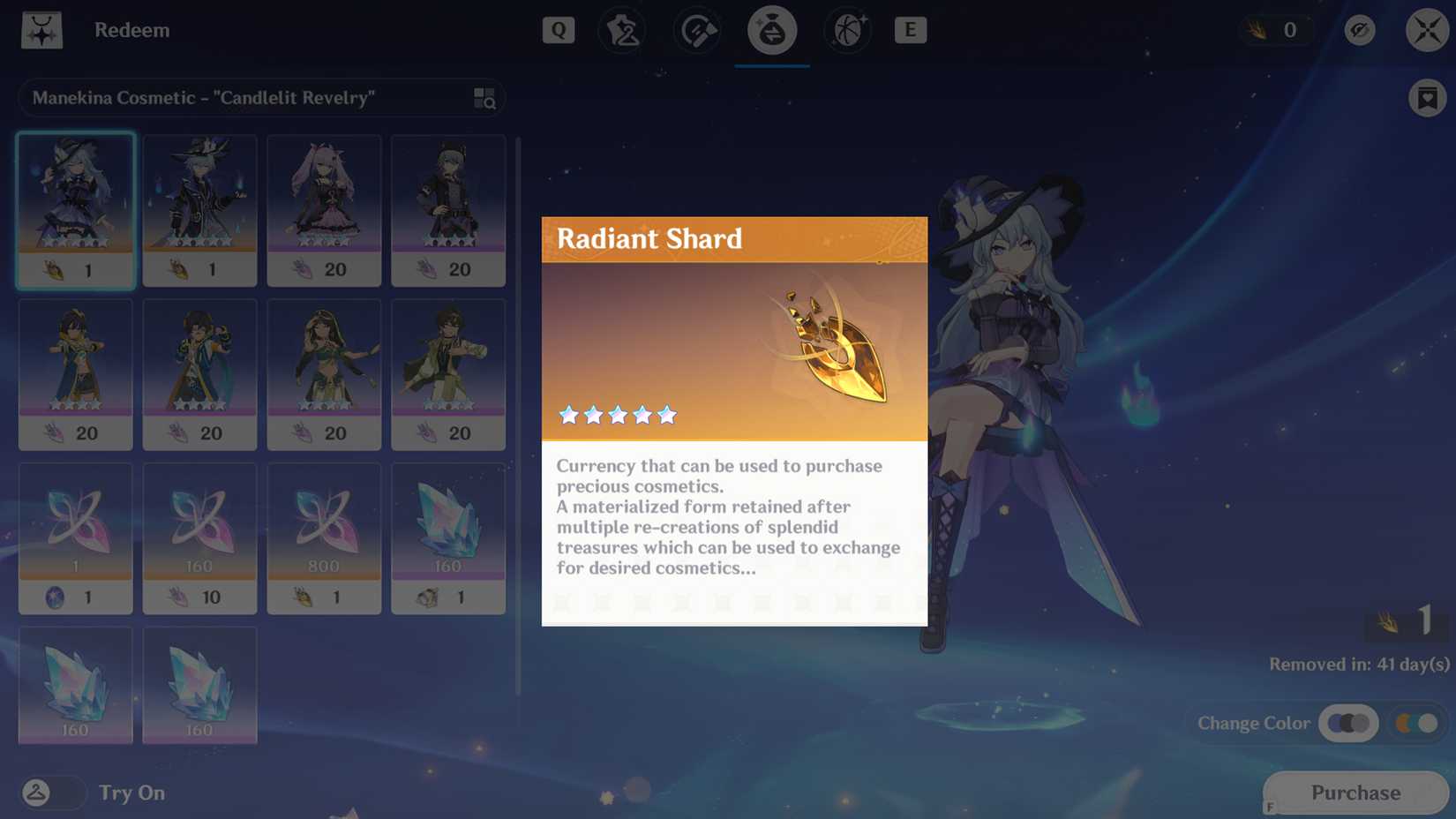
Task: Toggle the Try On switch
Action: coord(53,793)
